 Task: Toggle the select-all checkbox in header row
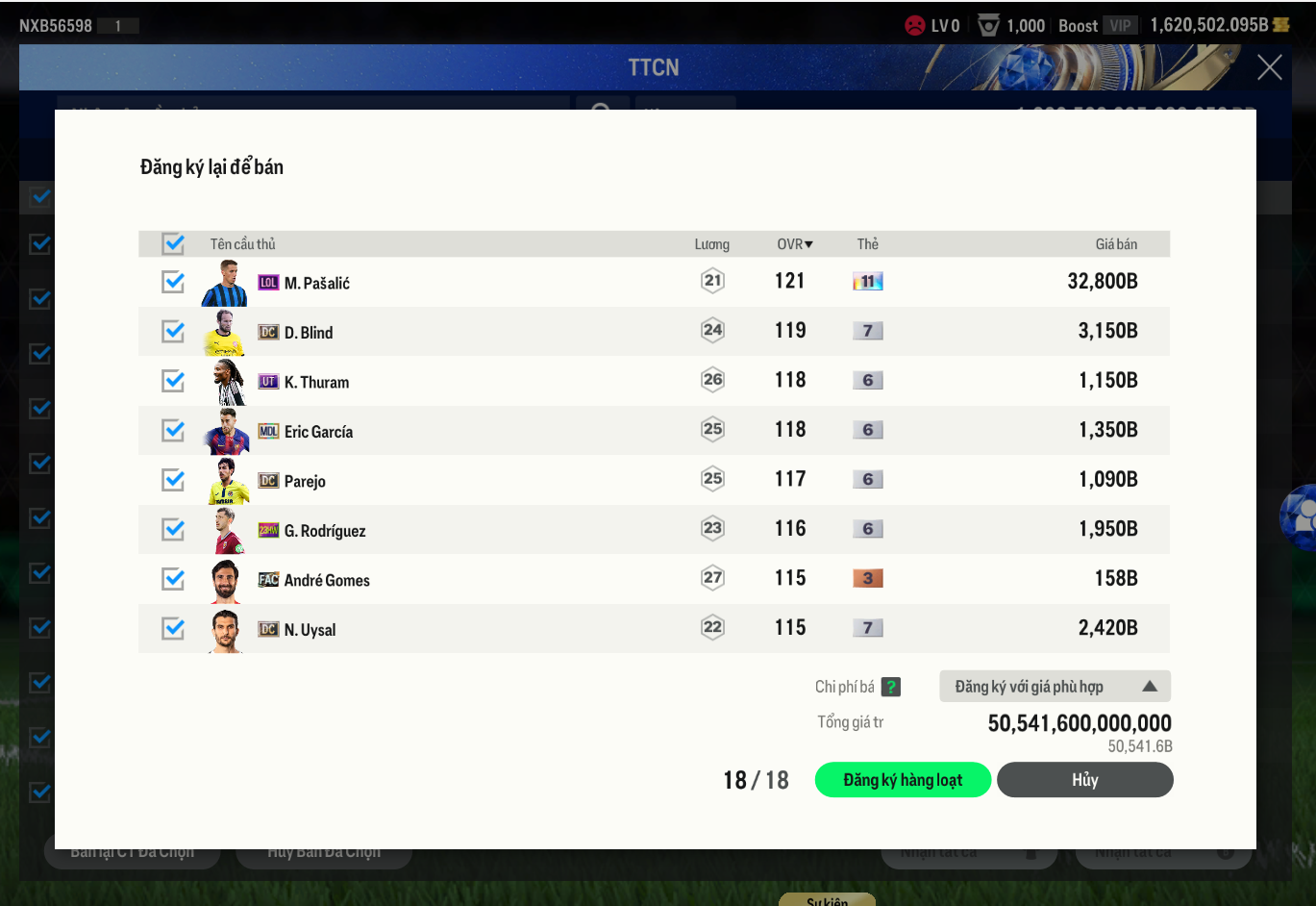[x=173, y=244]
